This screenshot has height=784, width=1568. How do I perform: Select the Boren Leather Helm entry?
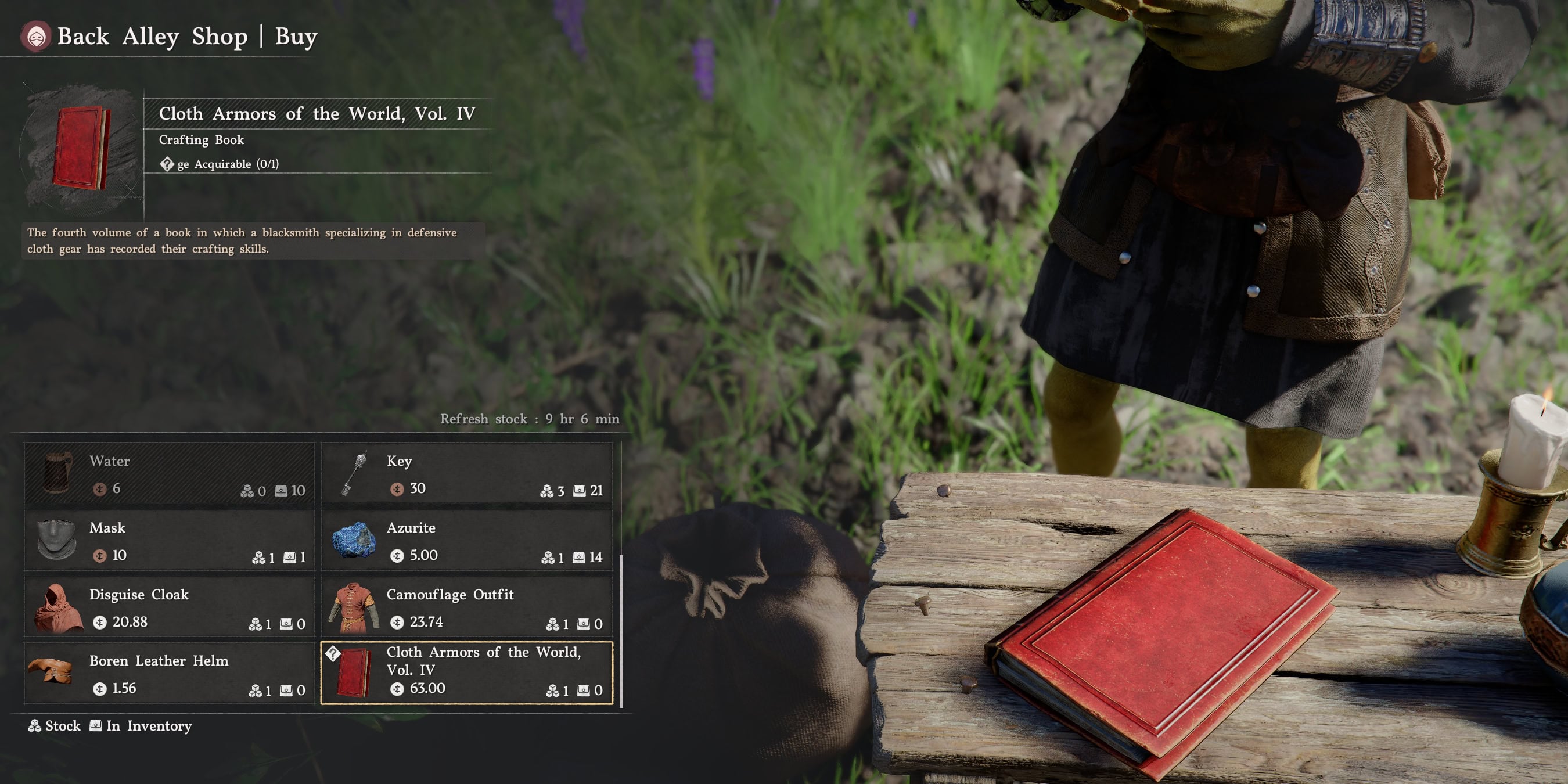169,673
